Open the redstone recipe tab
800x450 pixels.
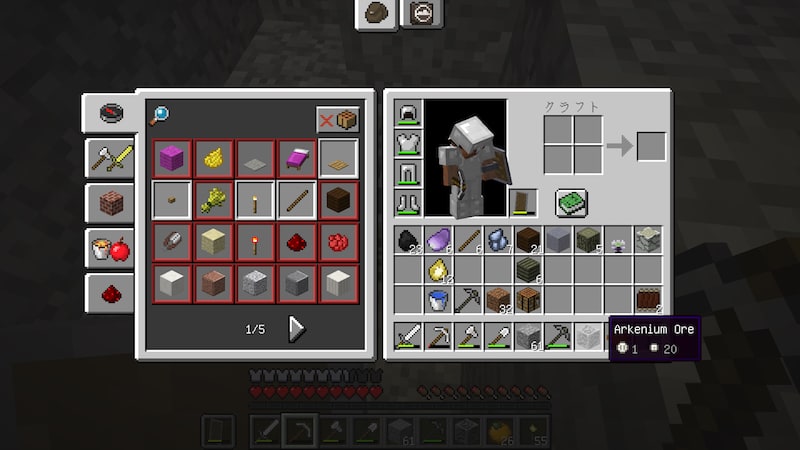click(109, 292)
